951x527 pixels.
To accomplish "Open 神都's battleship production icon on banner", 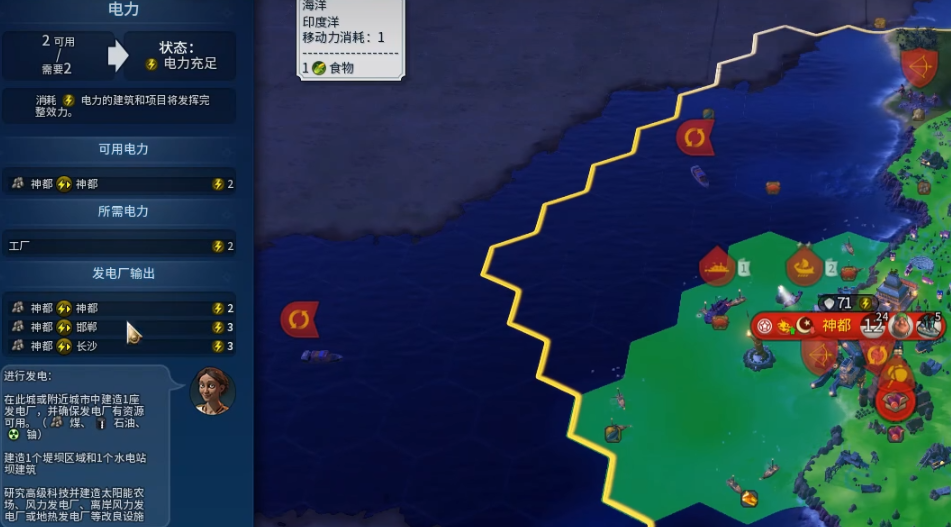I will coord(929,325).
